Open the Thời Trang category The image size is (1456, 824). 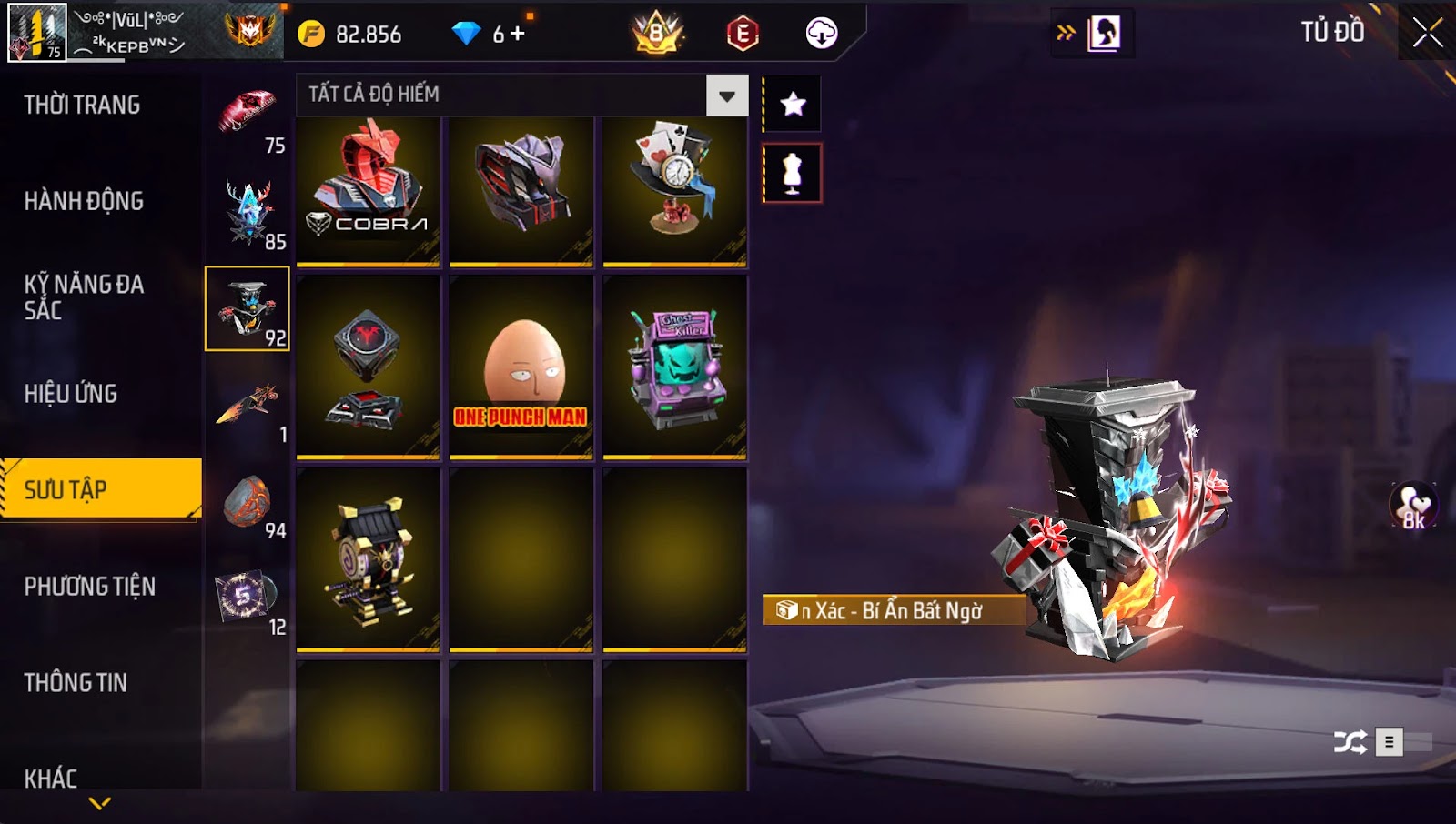(x=82, y=105)
